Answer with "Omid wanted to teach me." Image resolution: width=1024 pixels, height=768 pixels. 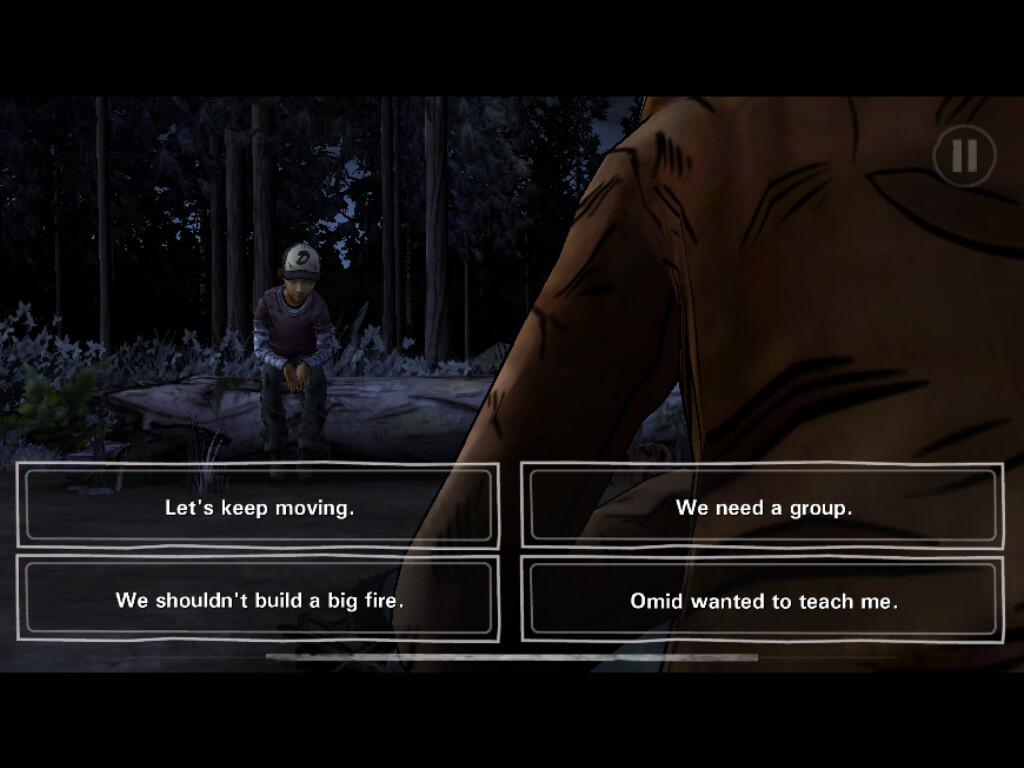tap(763, 600)
